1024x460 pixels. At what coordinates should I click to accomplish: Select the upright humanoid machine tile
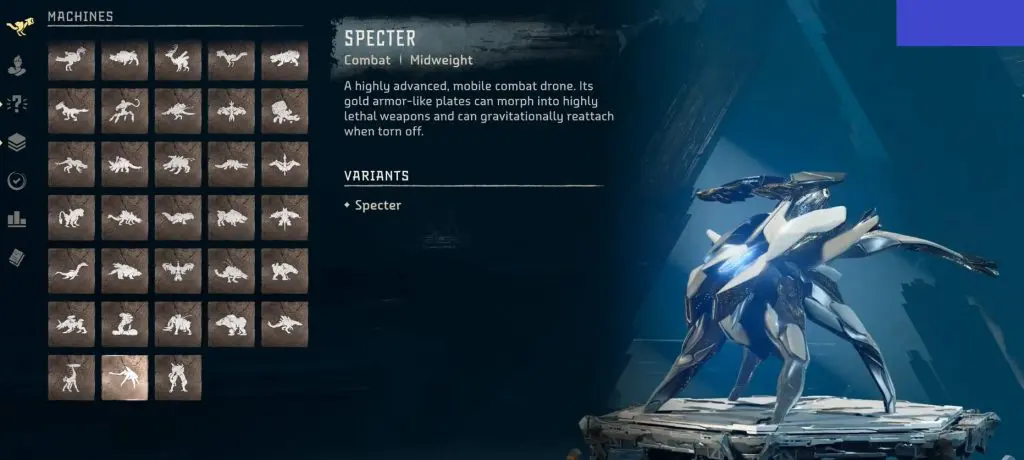[x=178, y=377]
